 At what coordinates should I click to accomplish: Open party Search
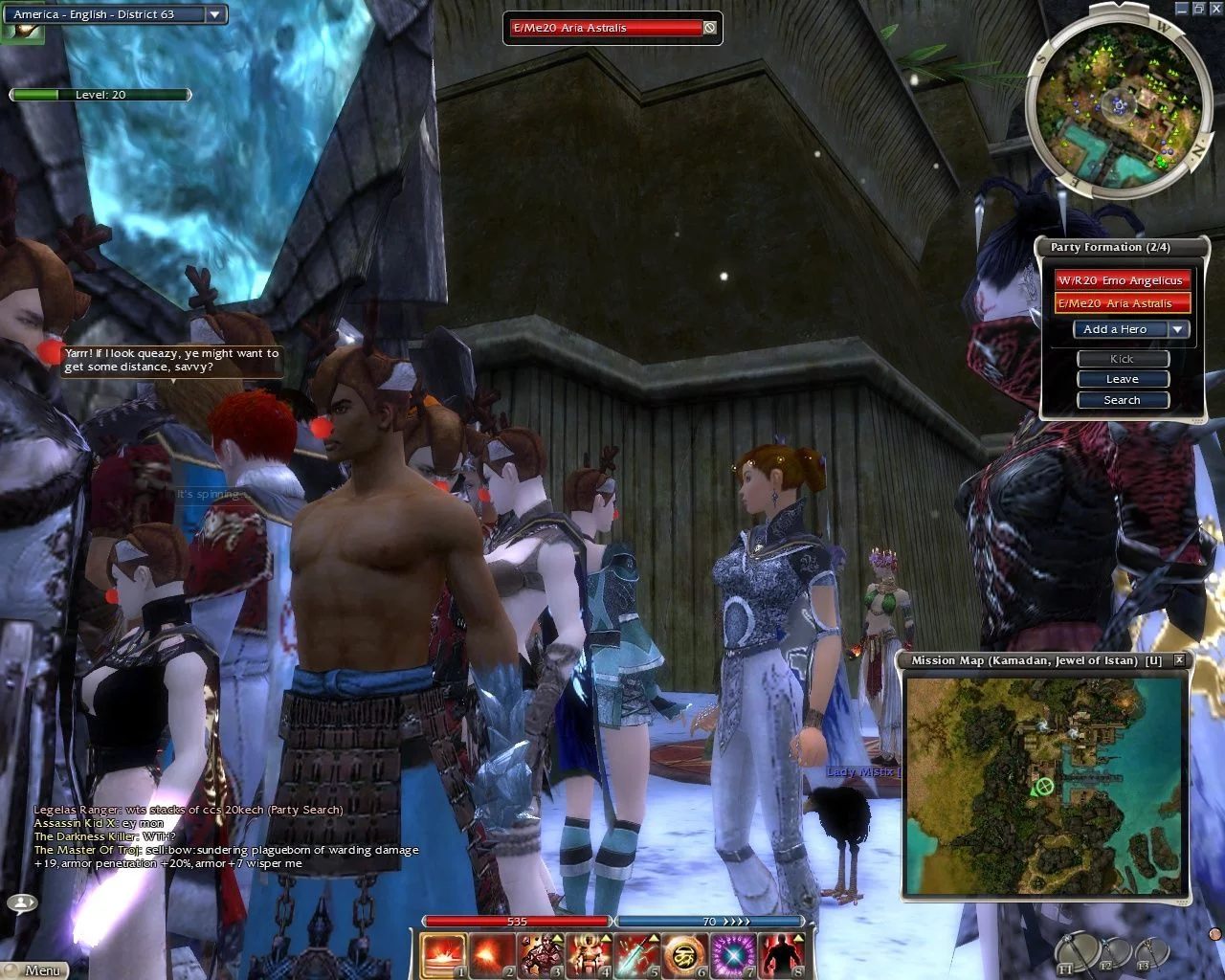1123,400
